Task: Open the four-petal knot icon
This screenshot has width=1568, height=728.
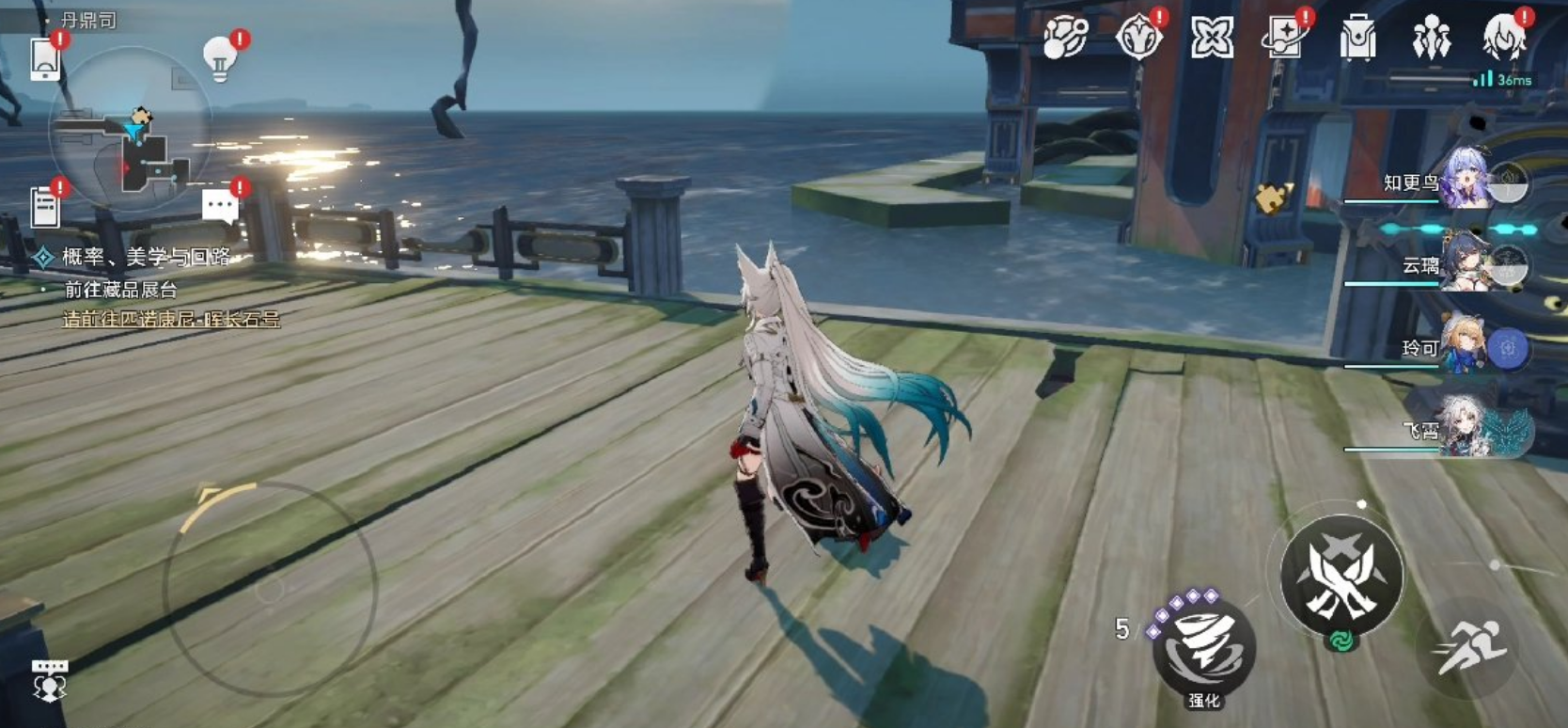Action: pyautogui.click(x=1212, y=39)
